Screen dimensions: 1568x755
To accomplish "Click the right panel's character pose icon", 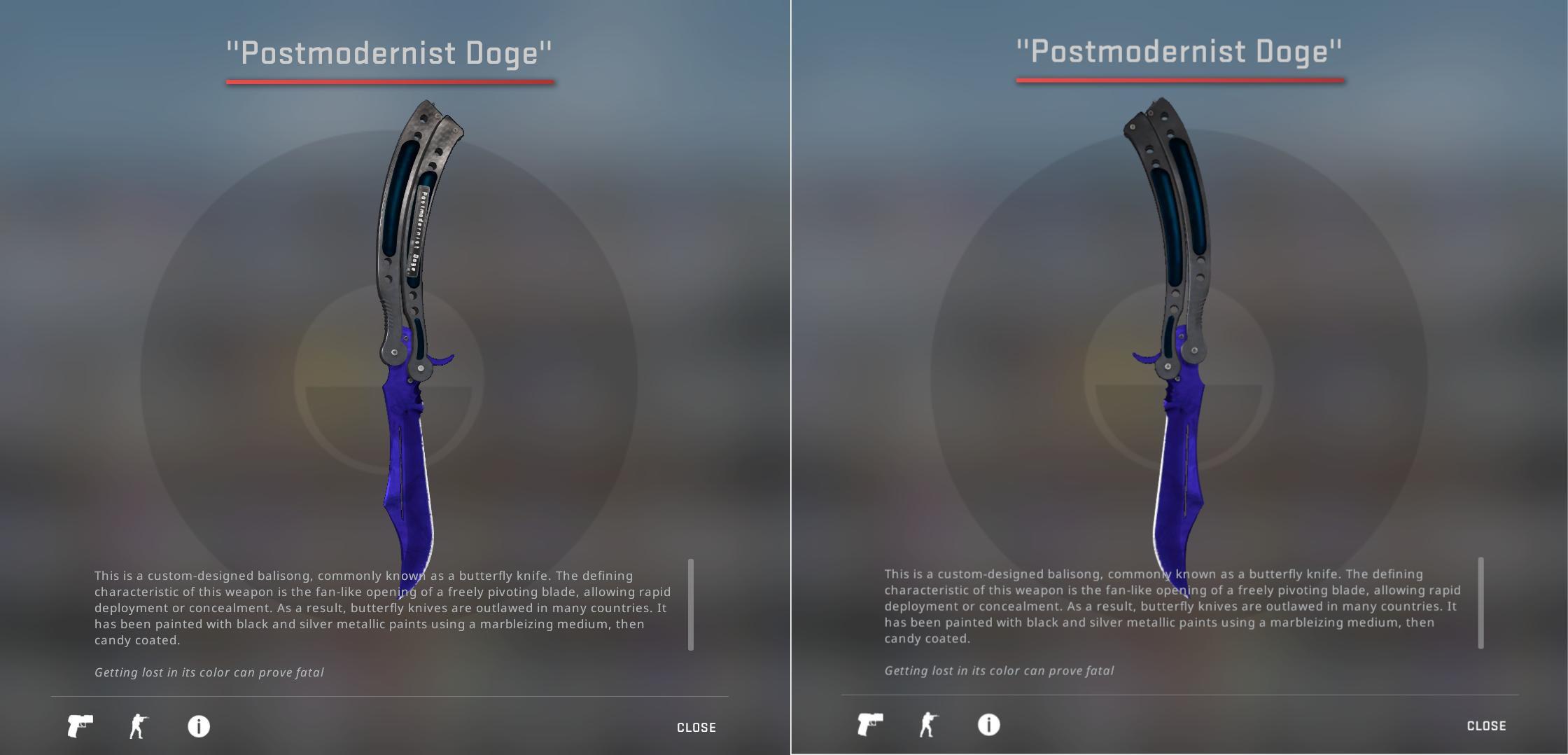I will (x=927, y=726).
